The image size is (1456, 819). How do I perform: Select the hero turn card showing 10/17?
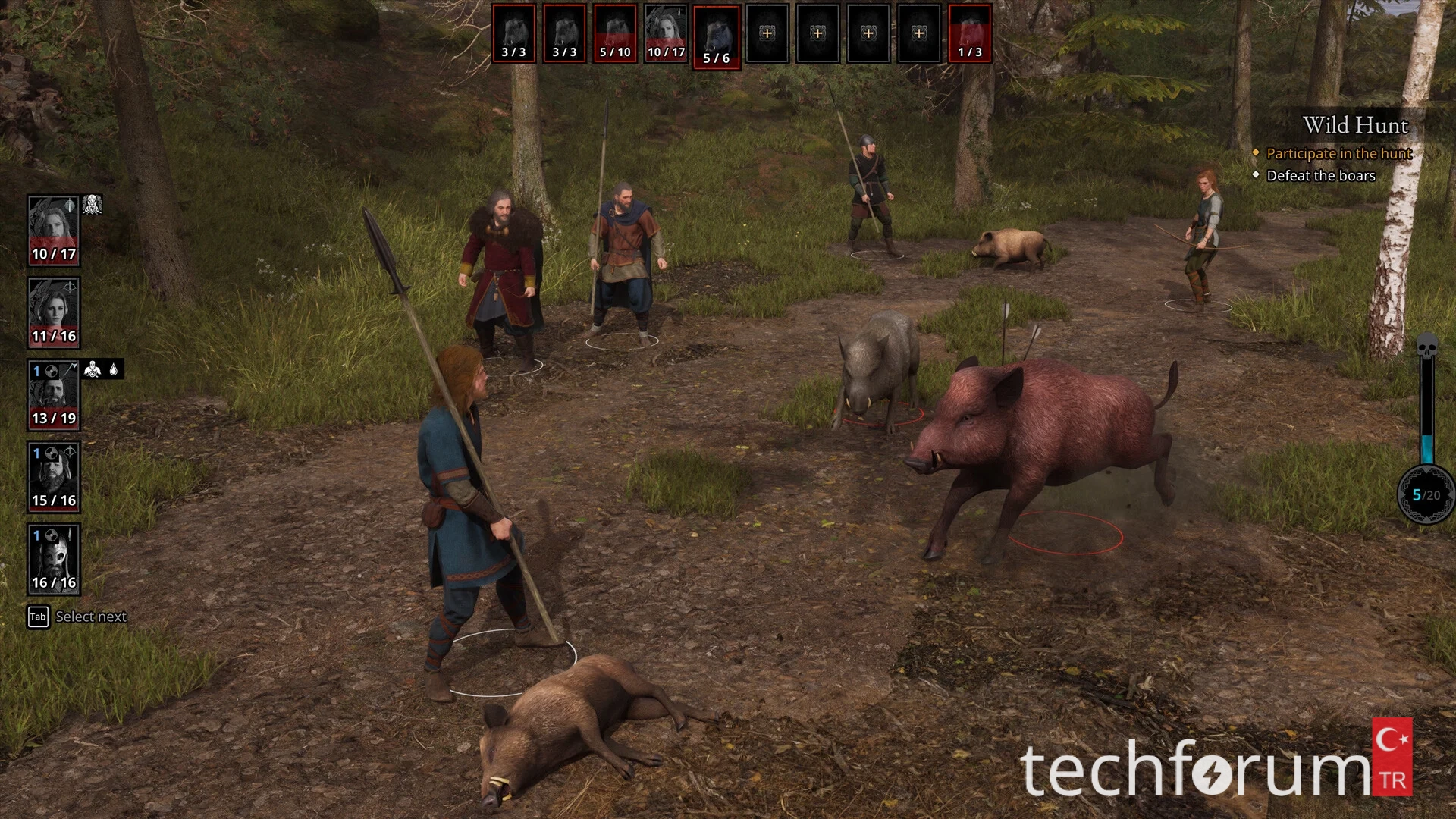point(666,33)
